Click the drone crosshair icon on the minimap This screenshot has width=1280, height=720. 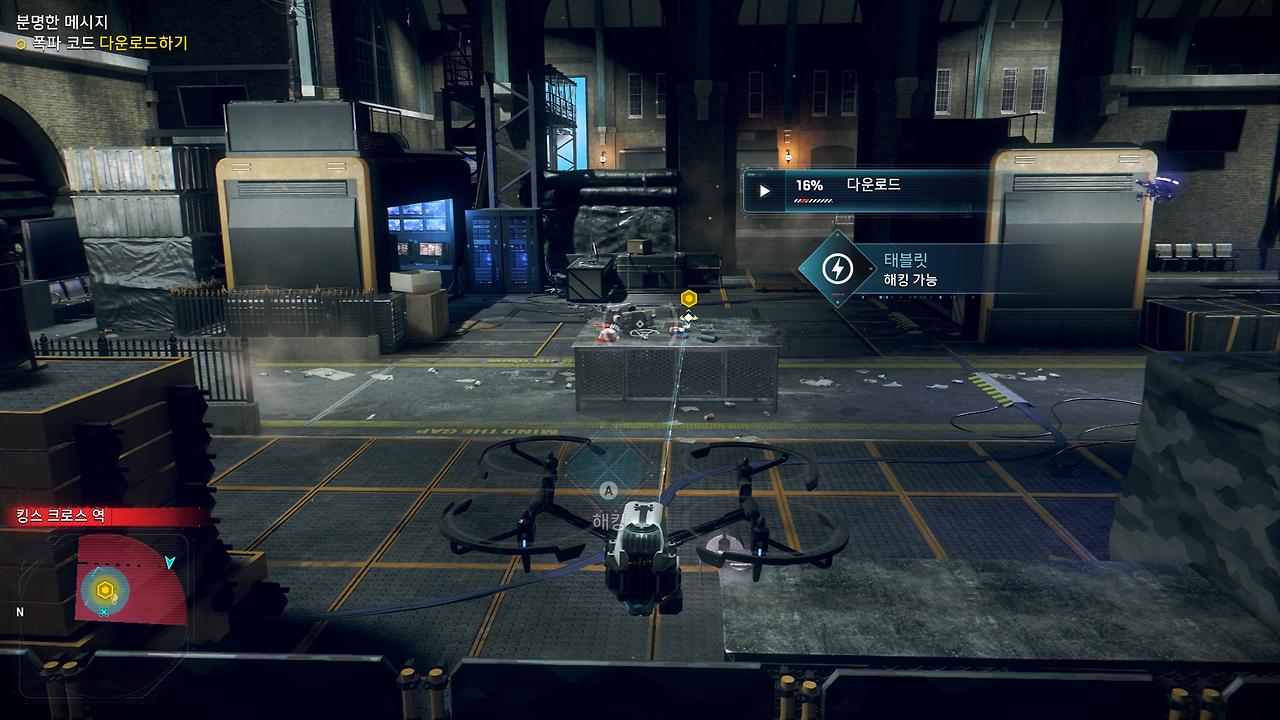(104, 611)
